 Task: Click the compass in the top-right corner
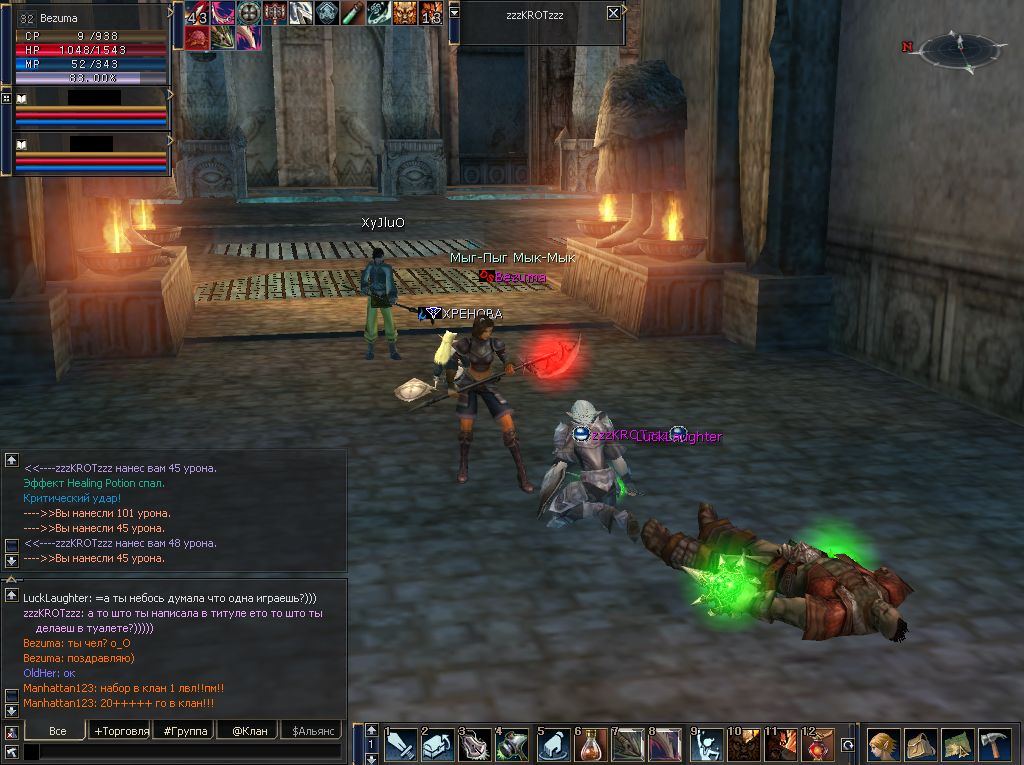point(959,46)
